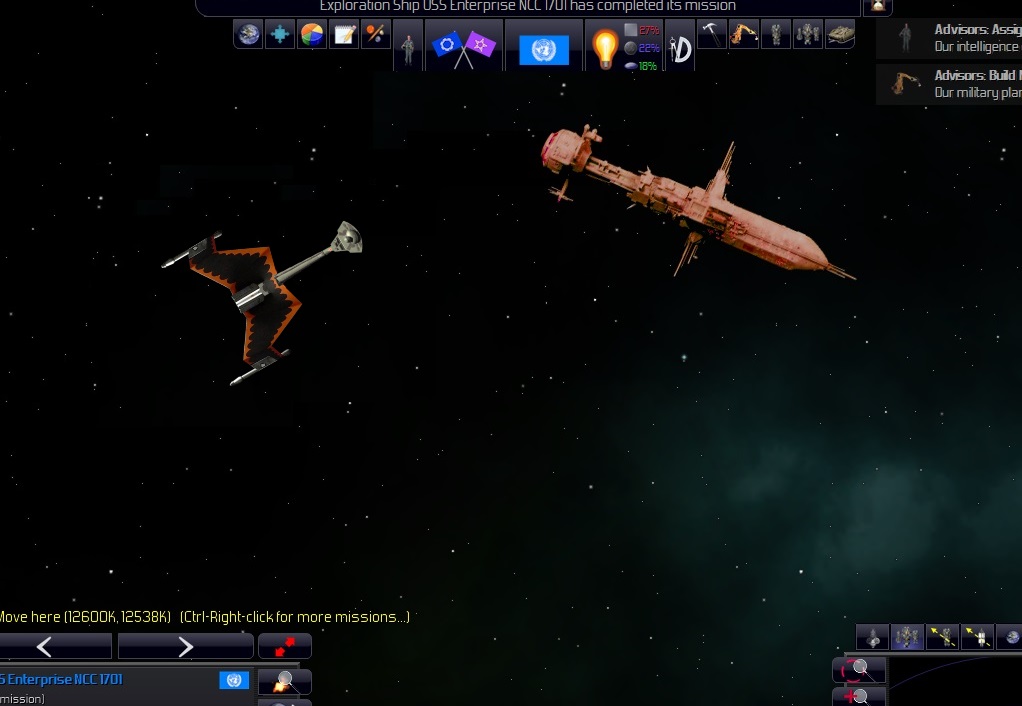Click the small Earth icon above minimap
This screenshot has height=706, width=1022.
pyautogui.click(x=1011, y=637)
